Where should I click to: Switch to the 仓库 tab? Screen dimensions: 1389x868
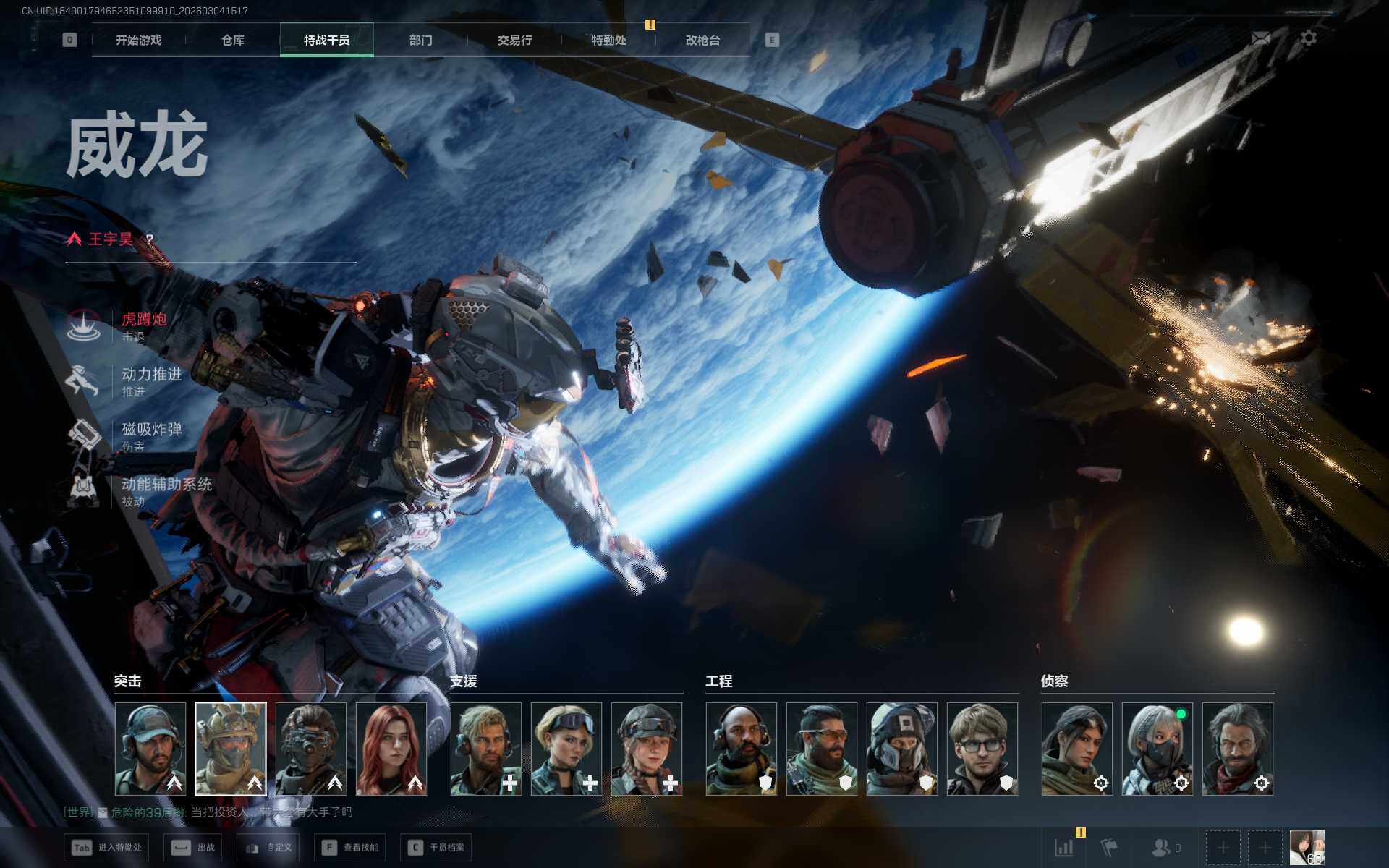(x=233, y=41)
